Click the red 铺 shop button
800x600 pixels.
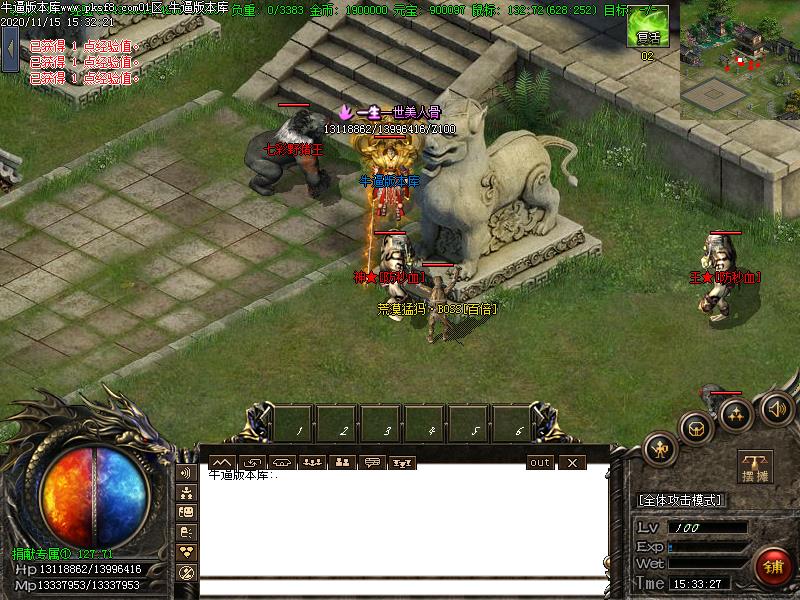point(771,565)
